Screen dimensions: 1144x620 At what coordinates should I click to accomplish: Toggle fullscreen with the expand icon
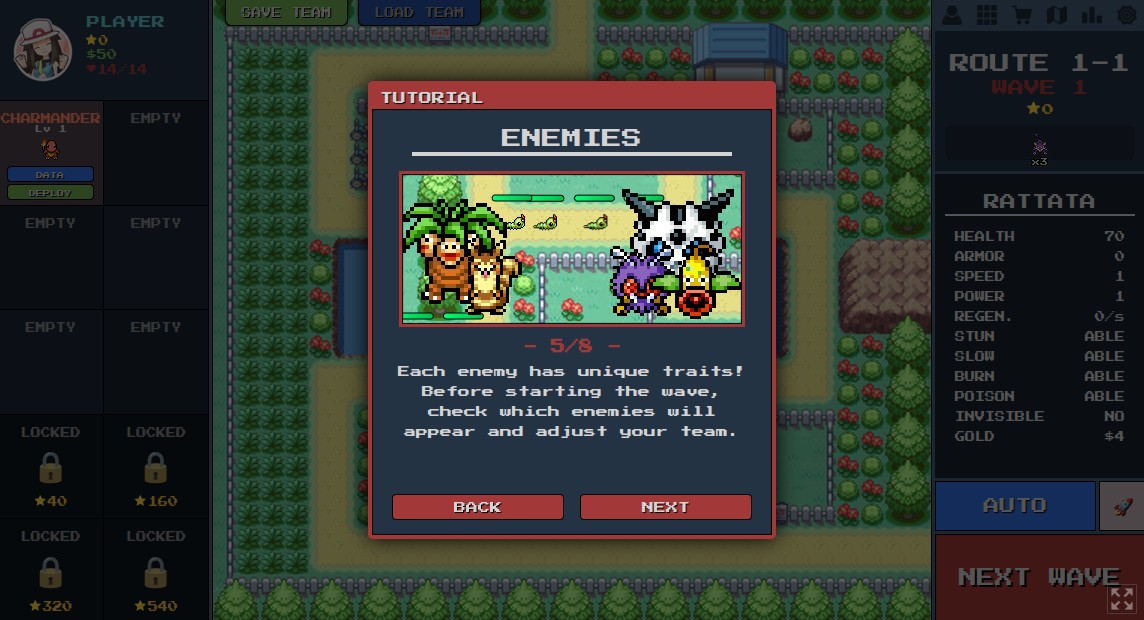pyautogui.click(x=1122, y=598)
